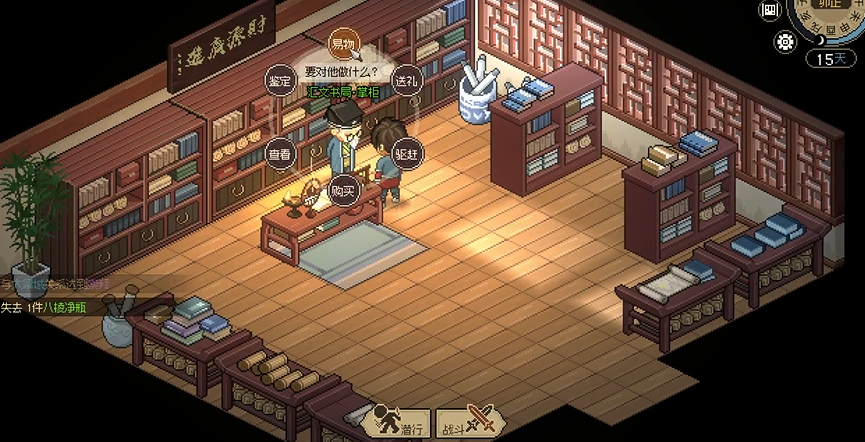Viewport: 865px width, 442px height.
Task: Select 鉴定 (appraise) from the radial menu
Action: coord(280,81)
